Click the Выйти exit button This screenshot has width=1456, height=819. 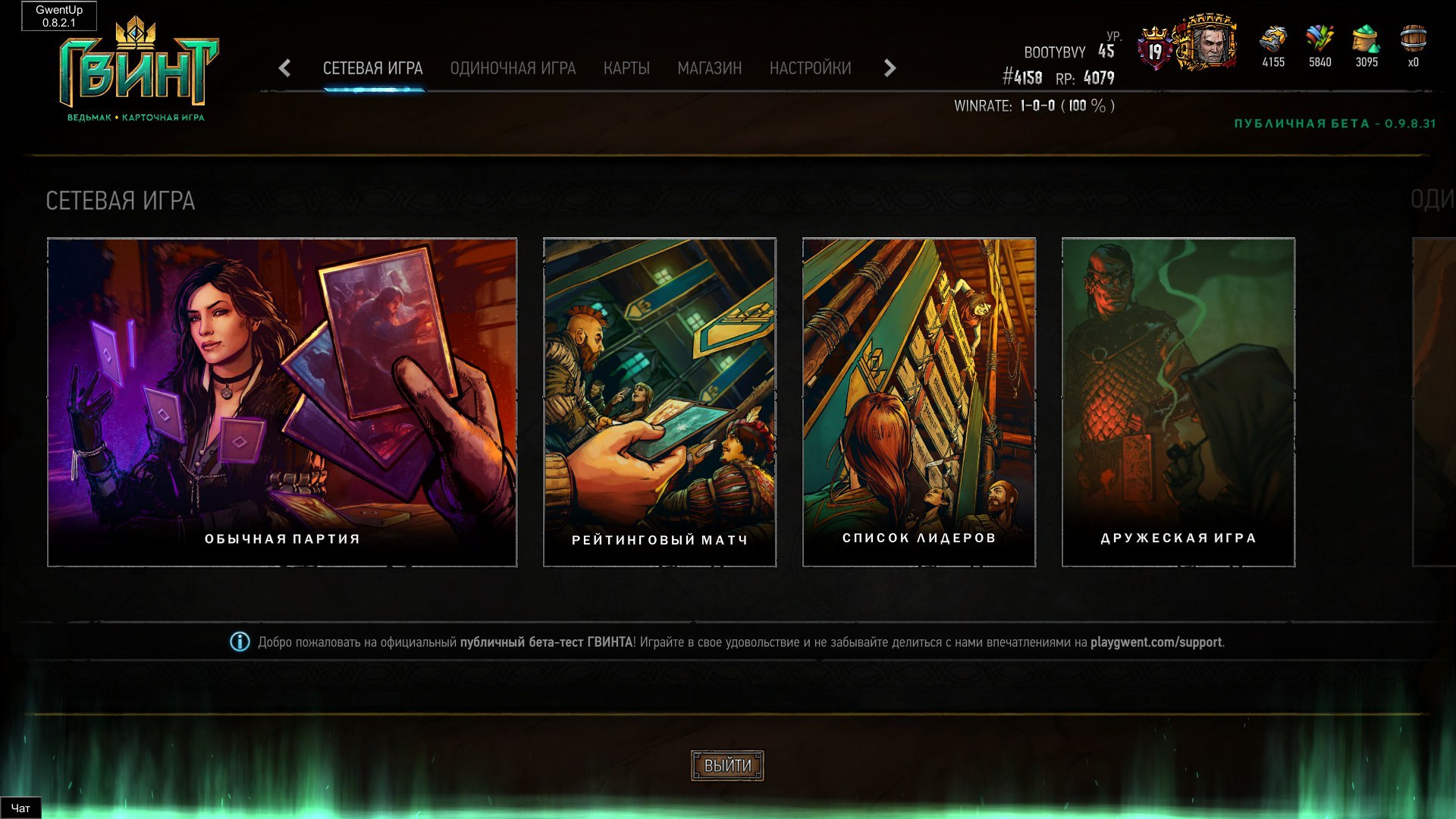(x=727, y=765)
